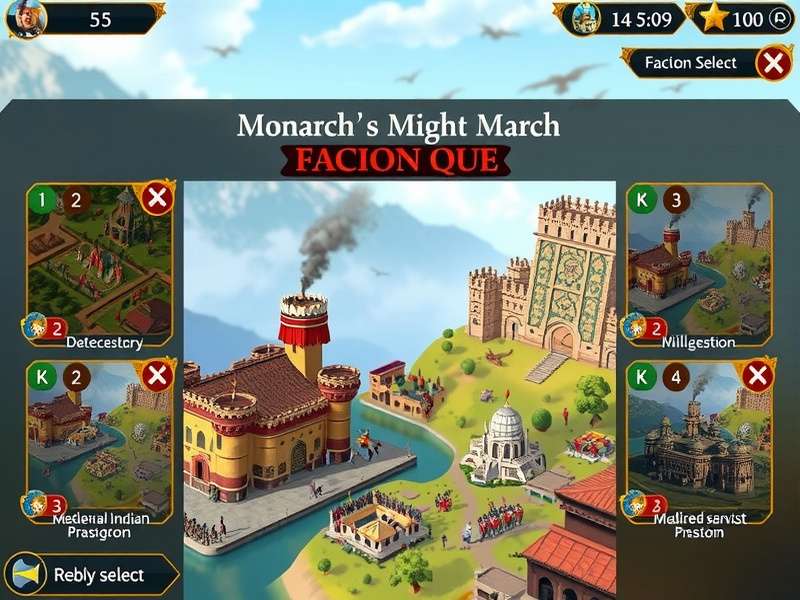Click the castle icon beside the timer

[586, 18]
